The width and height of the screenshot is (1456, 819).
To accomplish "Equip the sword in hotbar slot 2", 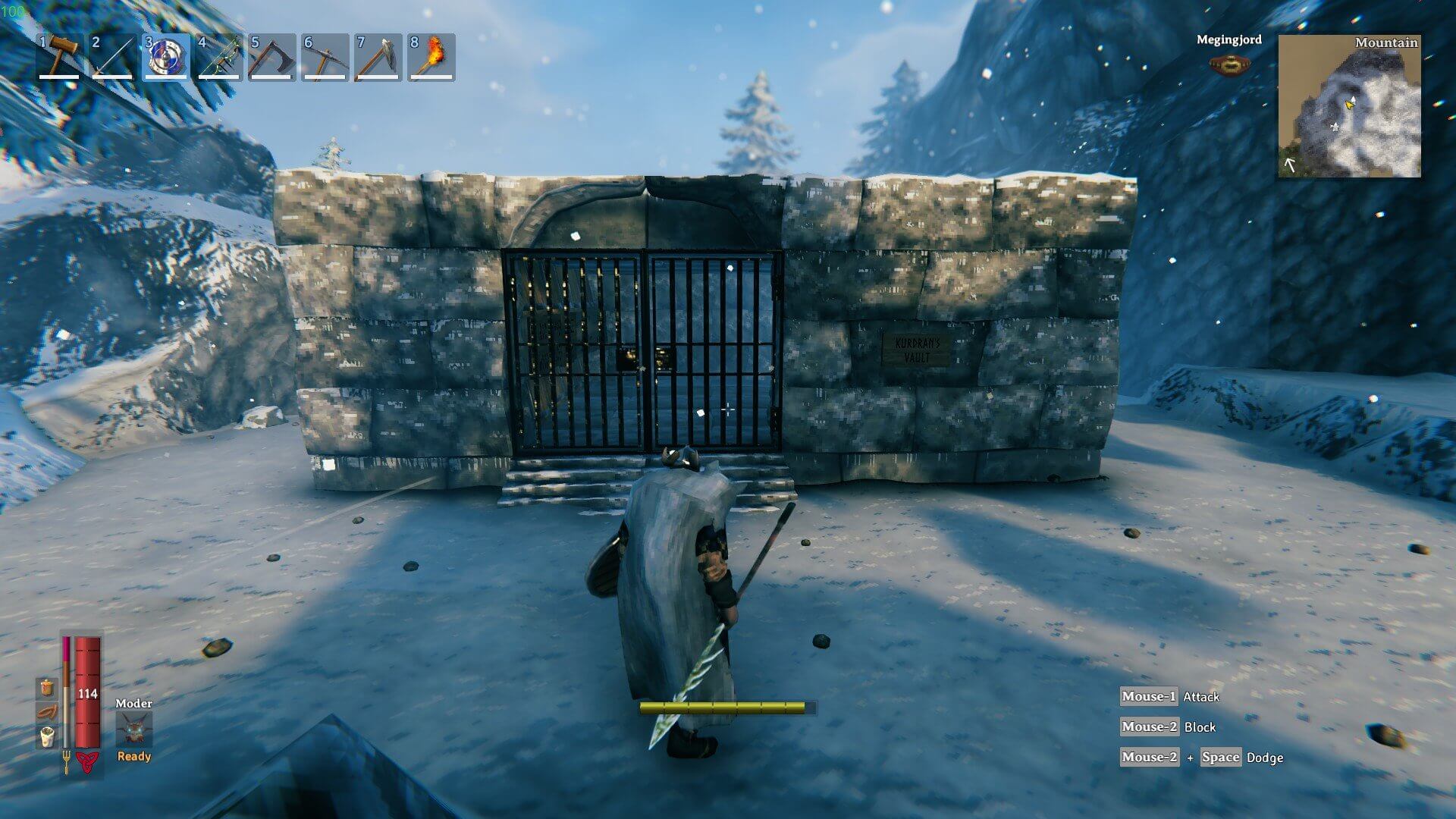I will point(113,57).
